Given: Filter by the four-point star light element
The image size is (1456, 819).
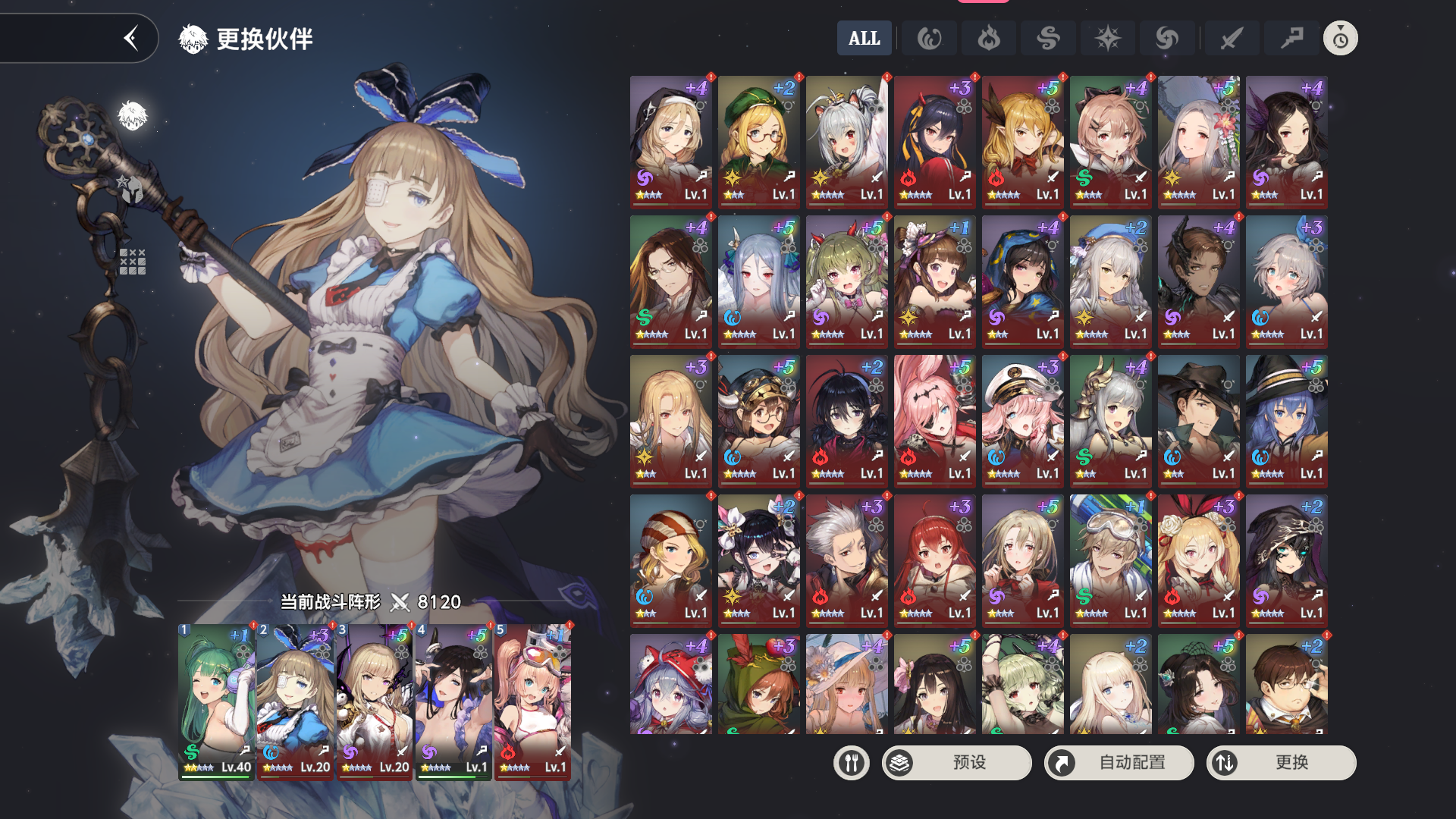Looking at the screenshot, I should 1107,38.
